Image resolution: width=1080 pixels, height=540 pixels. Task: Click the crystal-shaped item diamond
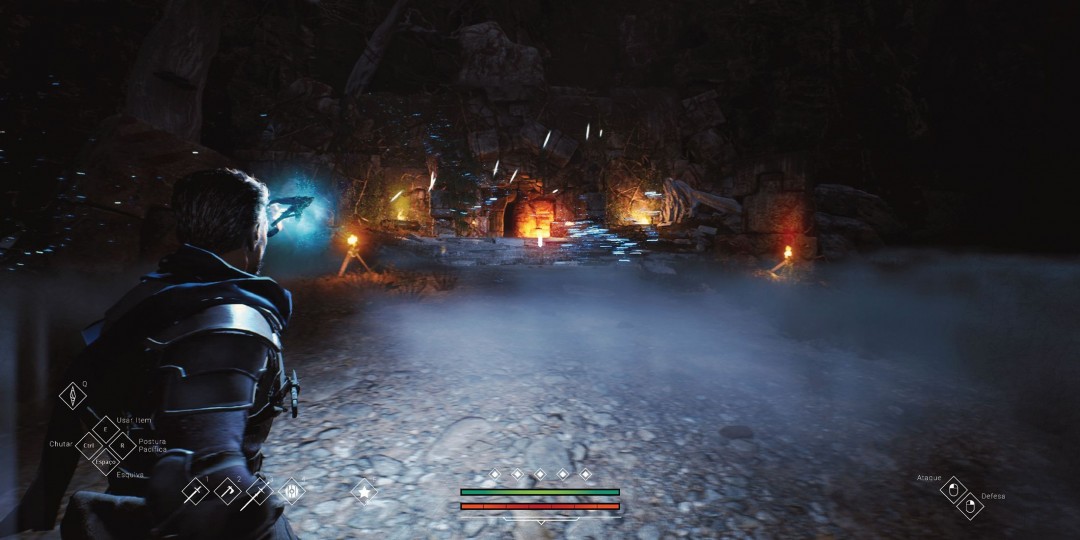pos(73,396)
